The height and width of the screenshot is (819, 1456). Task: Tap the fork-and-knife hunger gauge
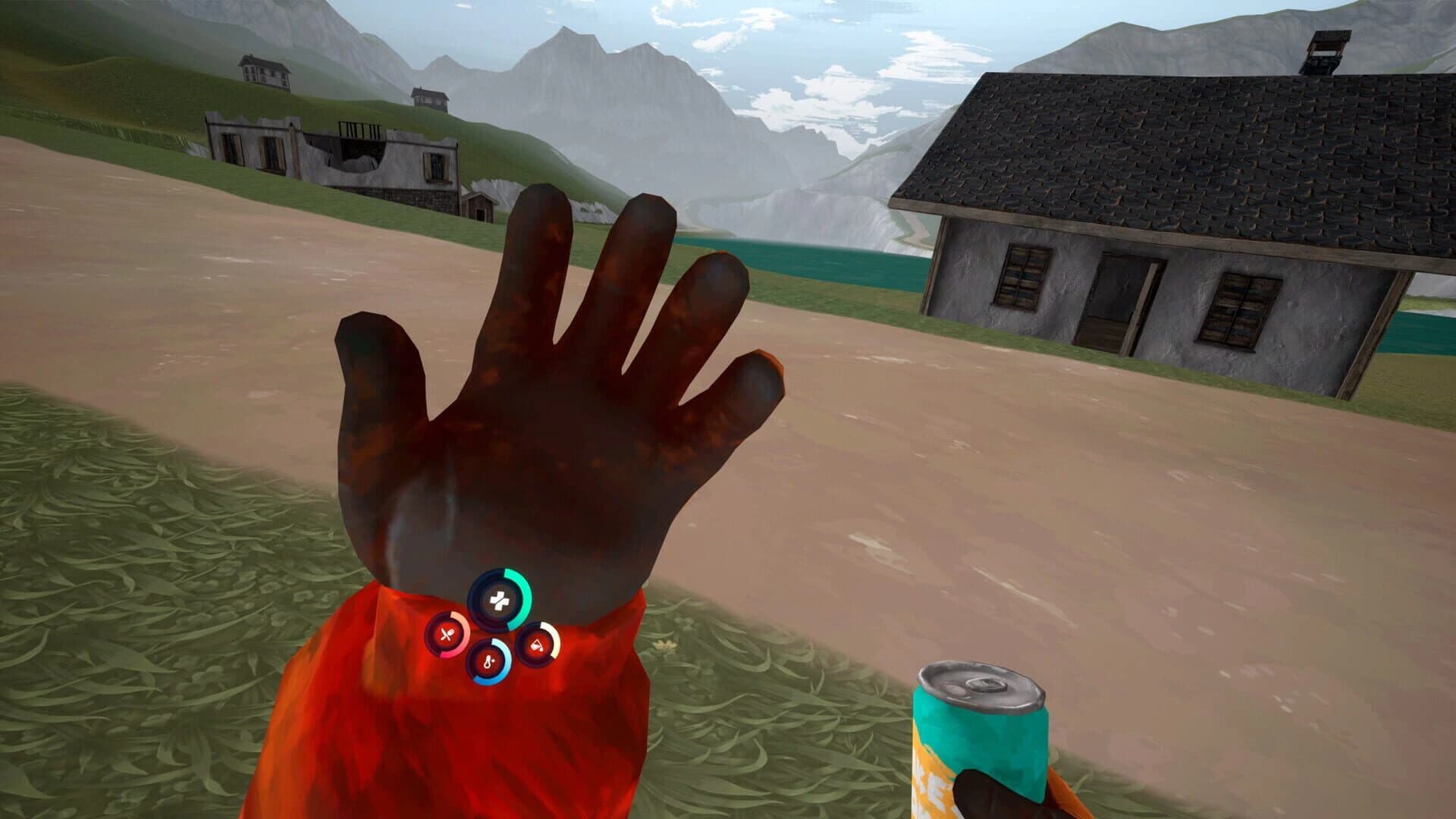[447, 634]
